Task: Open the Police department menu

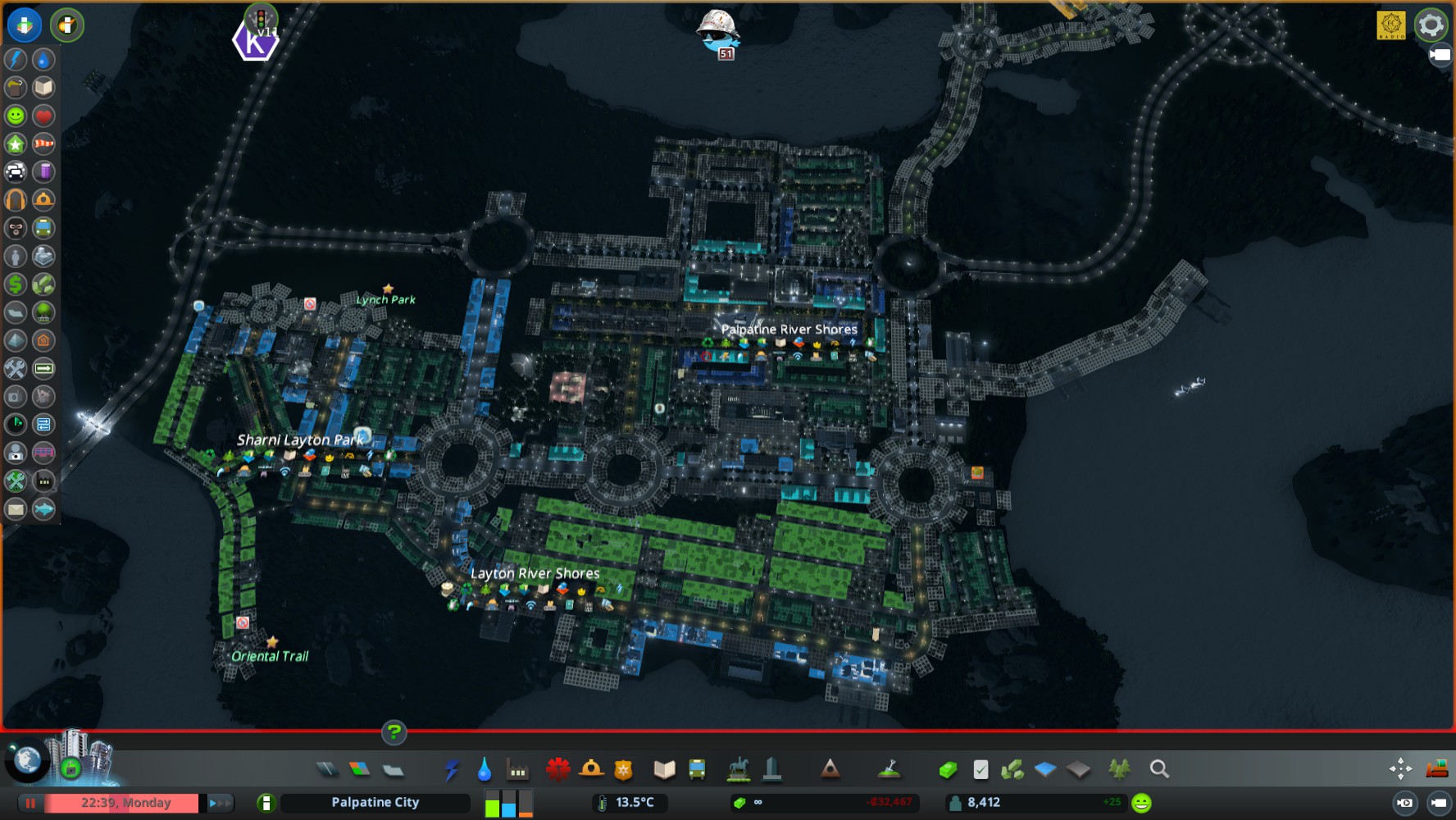Action: (624, 769)
